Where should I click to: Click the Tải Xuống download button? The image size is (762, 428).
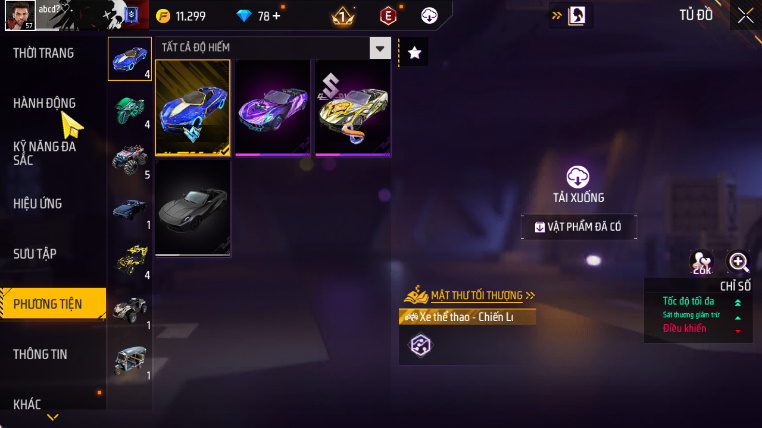pyautogui.click(x=578, y=184)
